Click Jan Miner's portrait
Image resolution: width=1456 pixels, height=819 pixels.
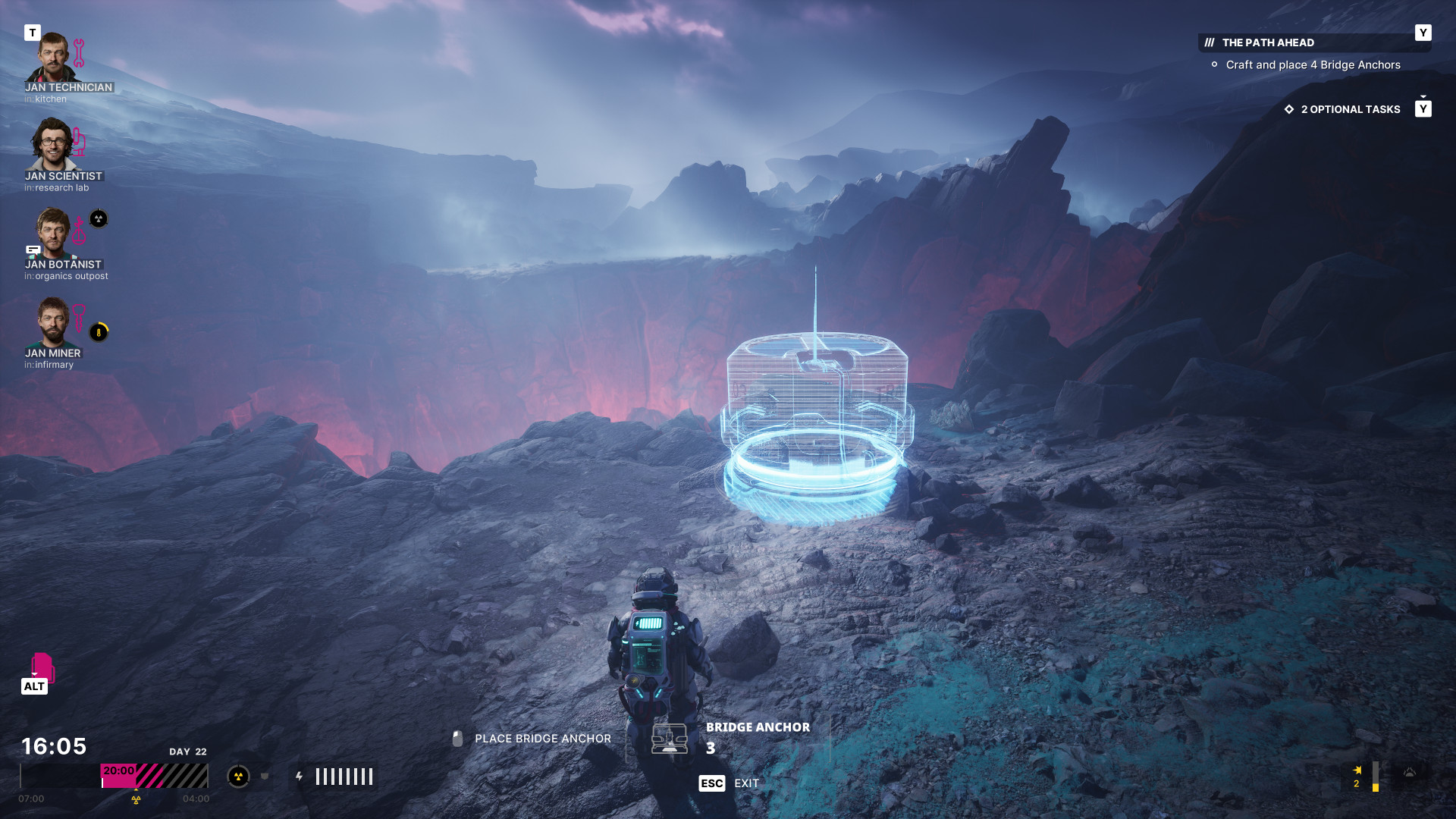(52, 321)
